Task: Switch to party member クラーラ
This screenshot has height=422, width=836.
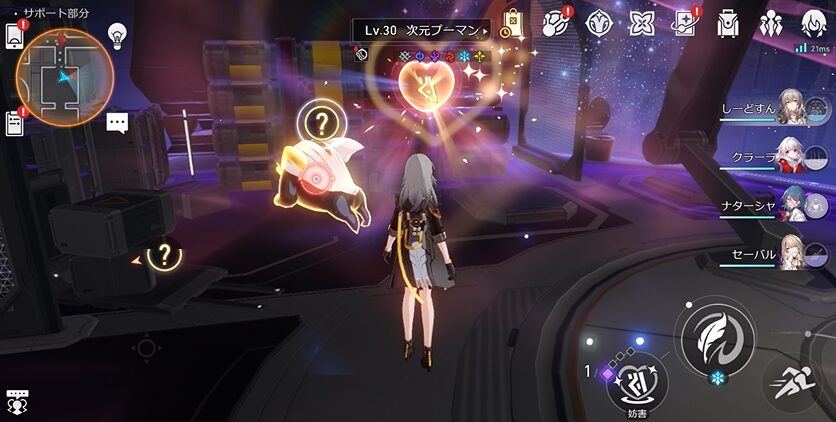Action: [790, 156]
